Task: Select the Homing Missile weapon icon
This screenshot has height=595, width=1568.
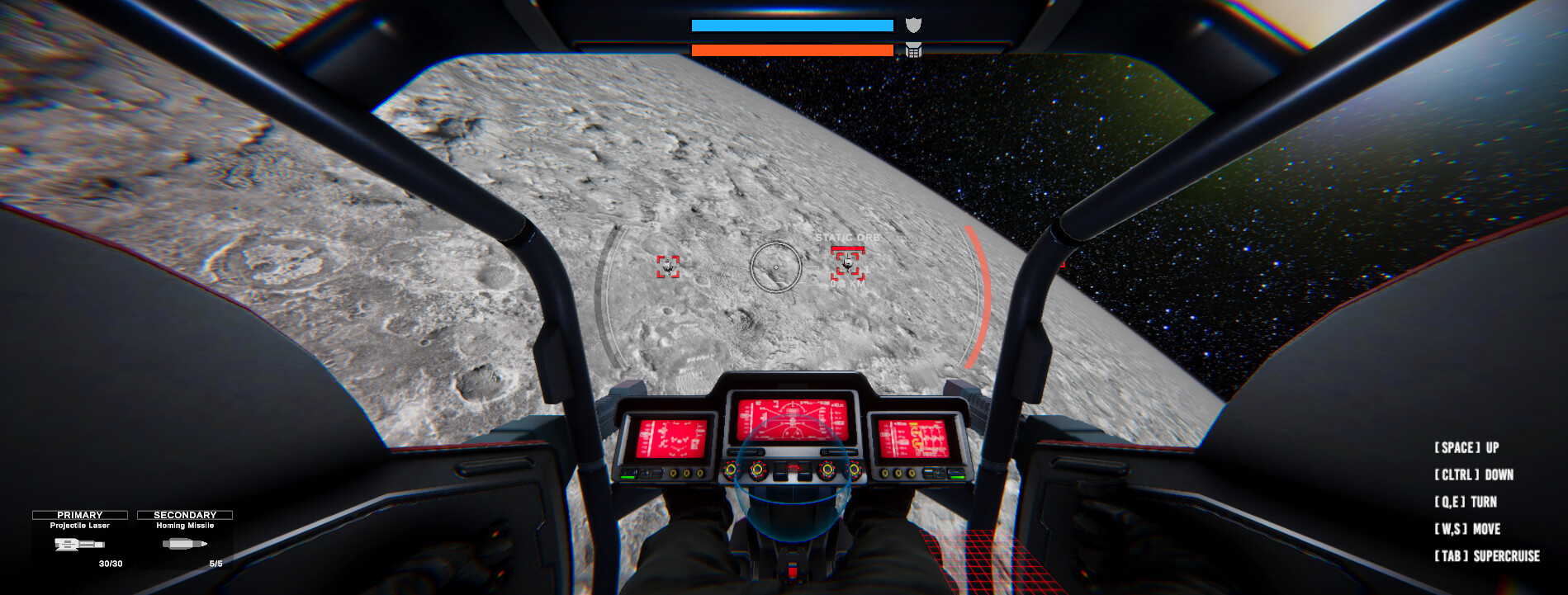Action: tap(183, 545)
